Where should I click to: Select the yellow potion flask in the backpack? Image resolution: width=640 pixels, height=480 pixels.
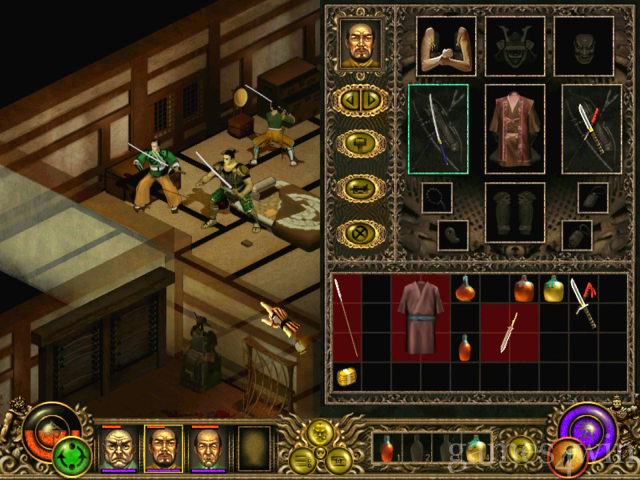click(553, 290)
